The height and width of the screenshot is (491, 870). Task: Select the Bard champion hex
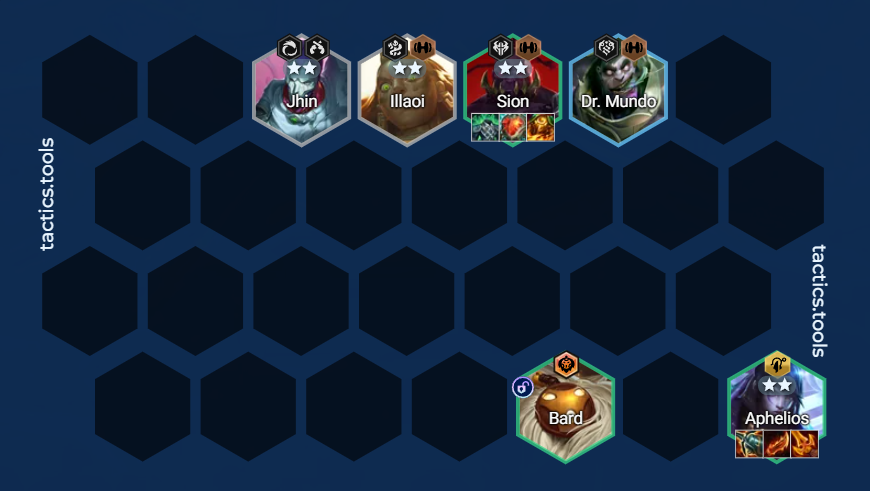(x=566, y=410)
